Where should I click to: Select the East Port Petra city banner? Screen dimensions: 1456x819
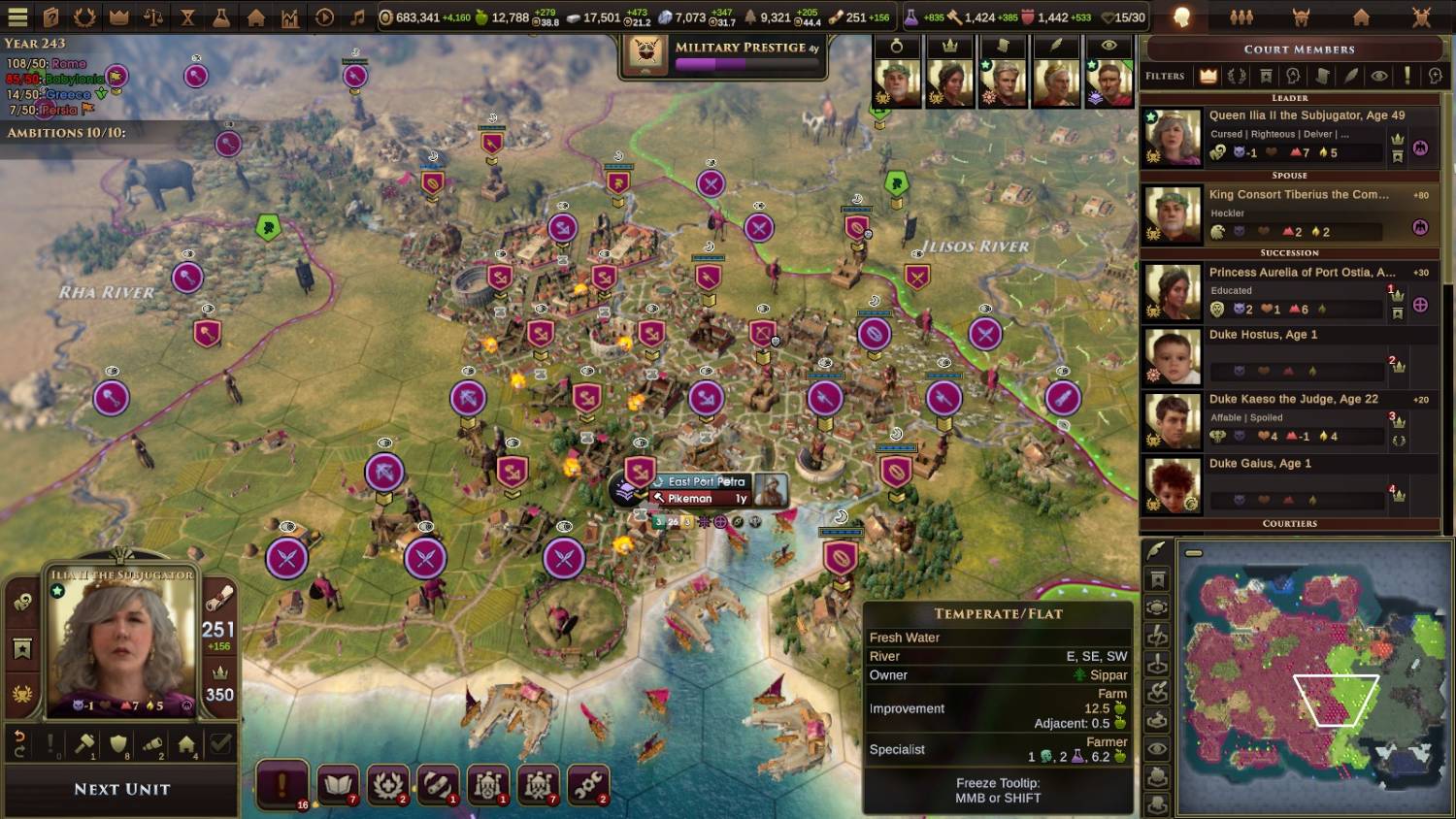(706, 481)
